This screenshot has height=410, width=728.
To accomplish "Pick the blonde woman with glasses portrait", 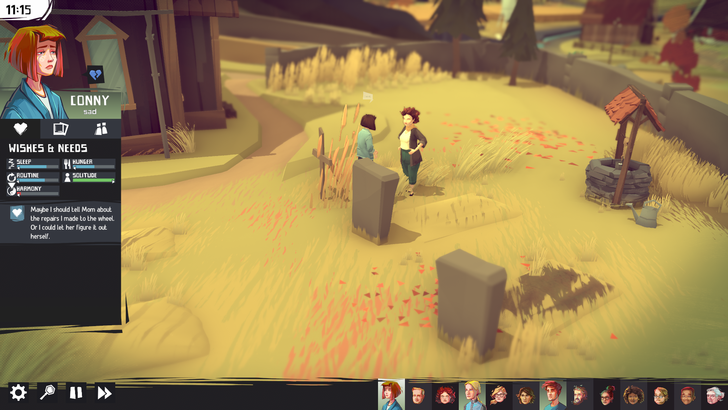I will [498, 396].
